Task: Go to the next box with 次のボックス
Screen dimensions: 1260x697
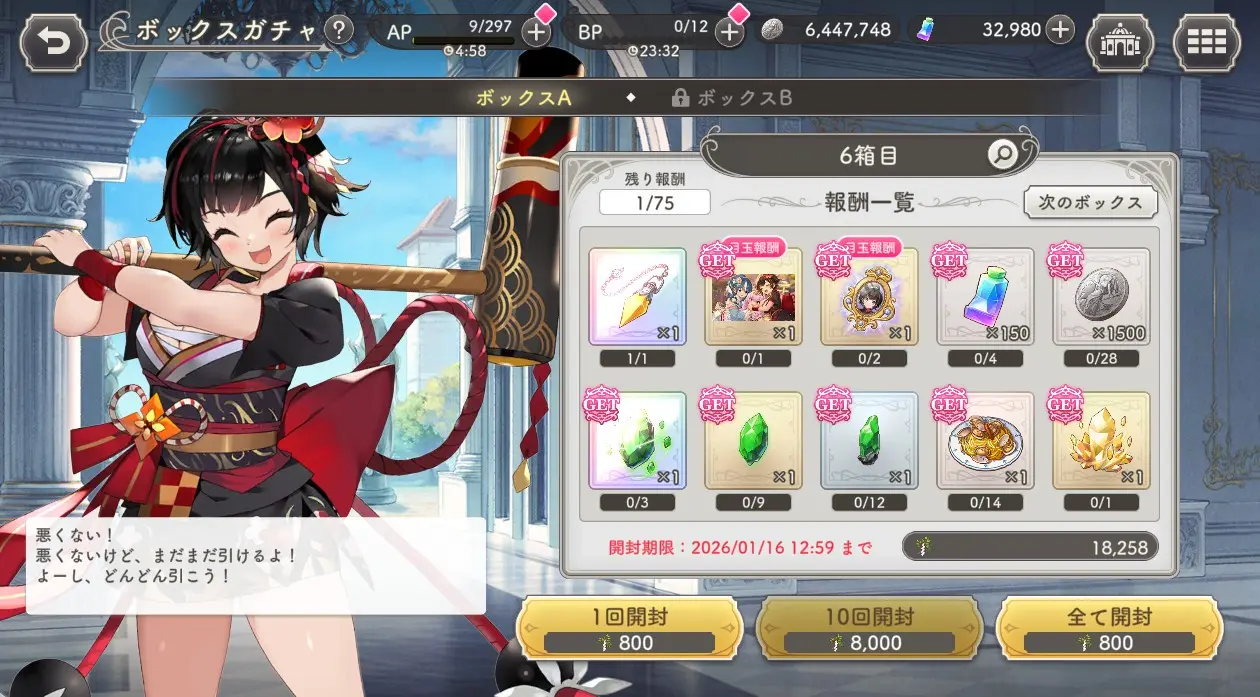Action: pyautogui.click(x=1090, y=202)
